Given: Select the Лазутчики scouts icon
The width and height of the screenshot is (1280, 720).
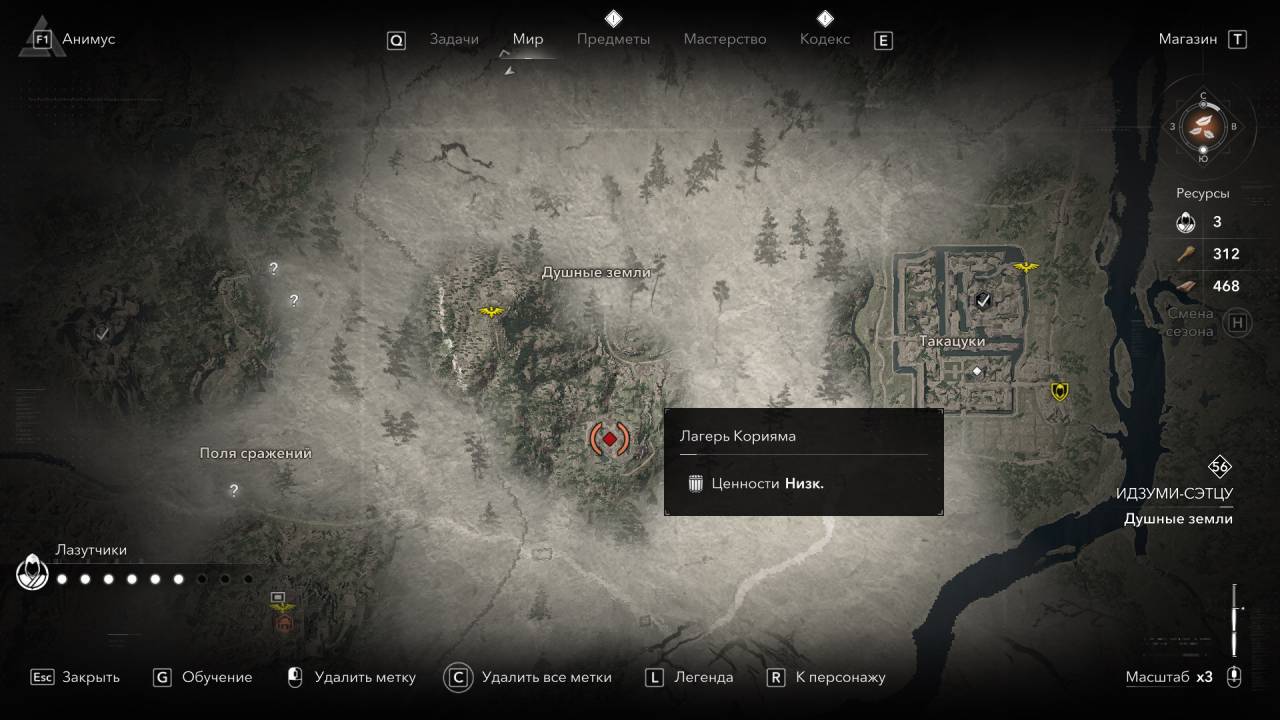Looking at the screenshot, I should [31, 573].
